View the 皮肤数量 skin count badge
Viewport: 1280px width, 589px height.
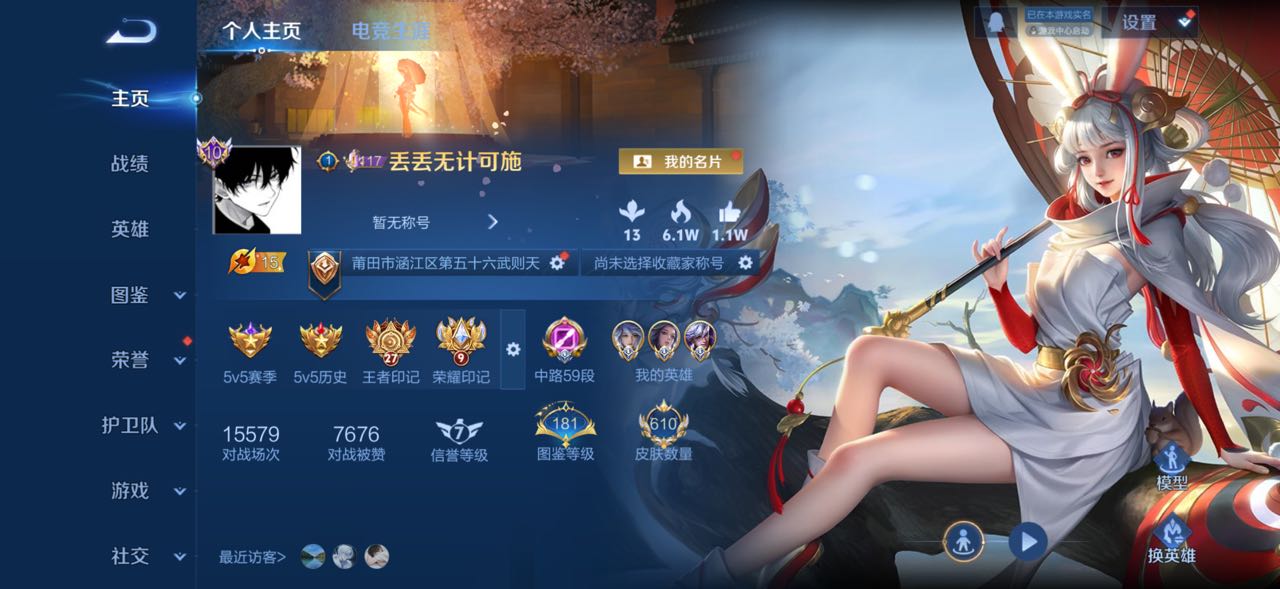663,432
